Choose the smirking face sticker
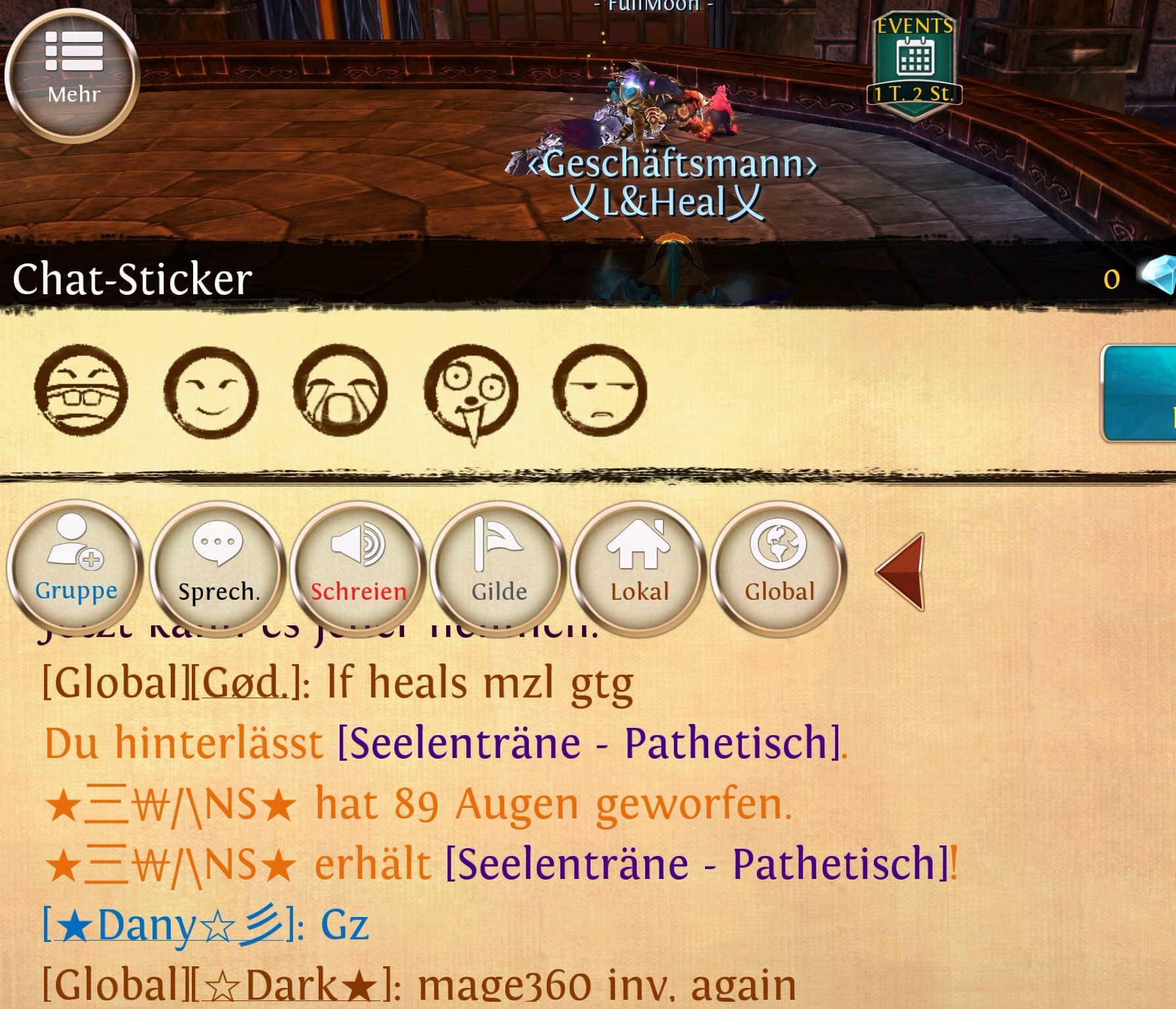 click(210, 392)
